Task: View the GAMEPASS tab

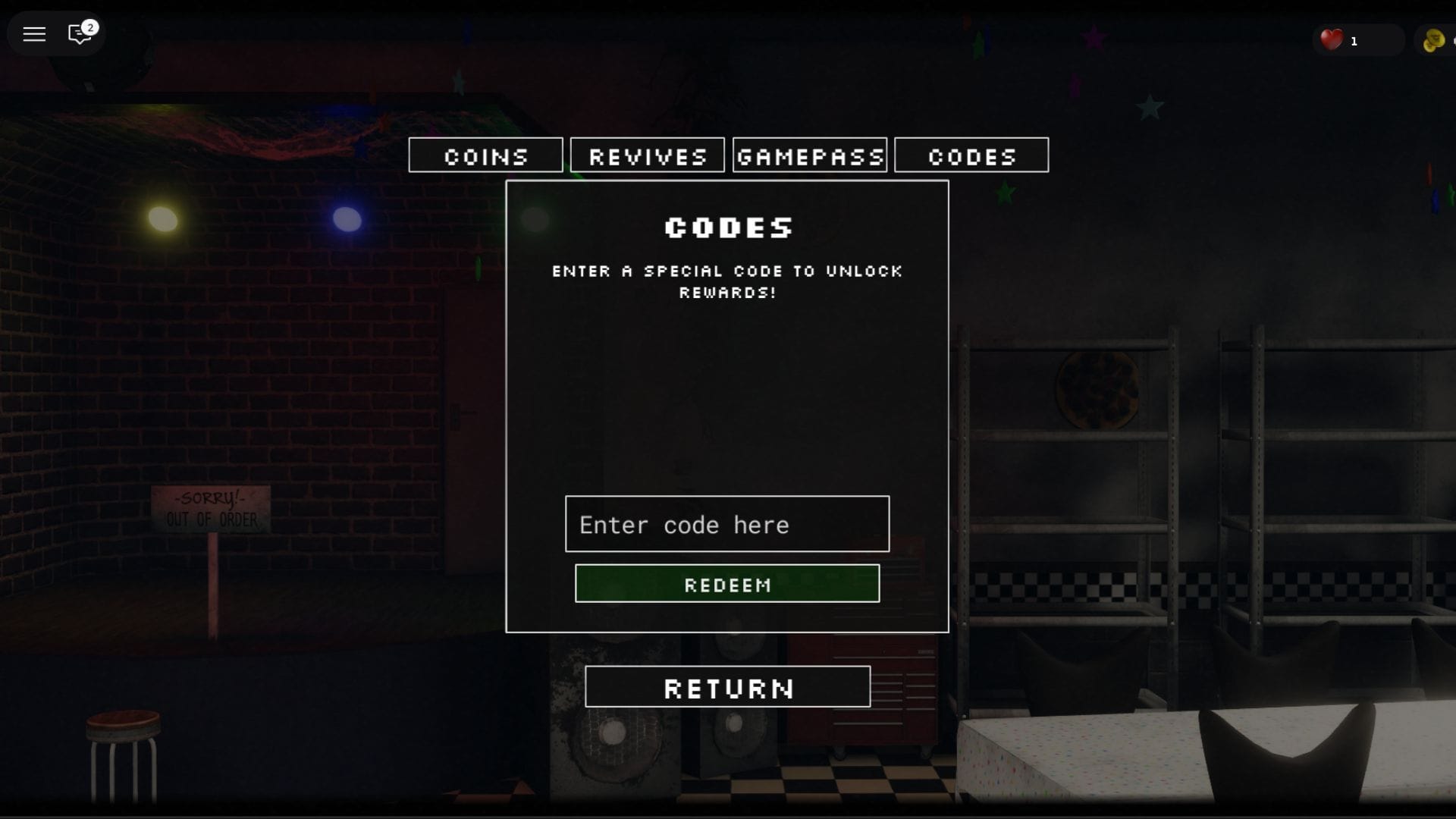Action: coord(809,155)
